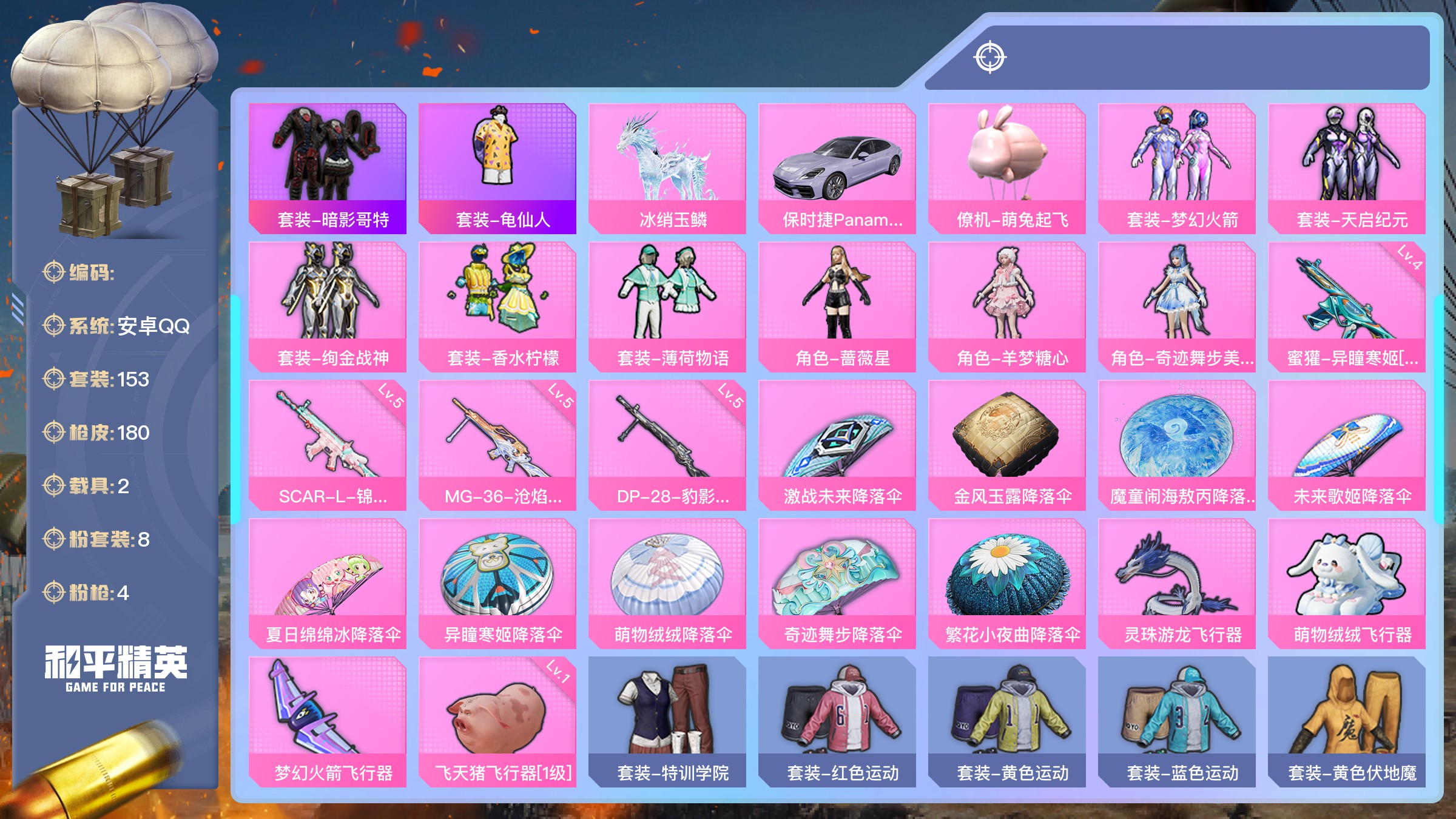Select the 繁花小夜曲降落伞 parachute tile
The image size is (1456, 819).
[1007, 583]
